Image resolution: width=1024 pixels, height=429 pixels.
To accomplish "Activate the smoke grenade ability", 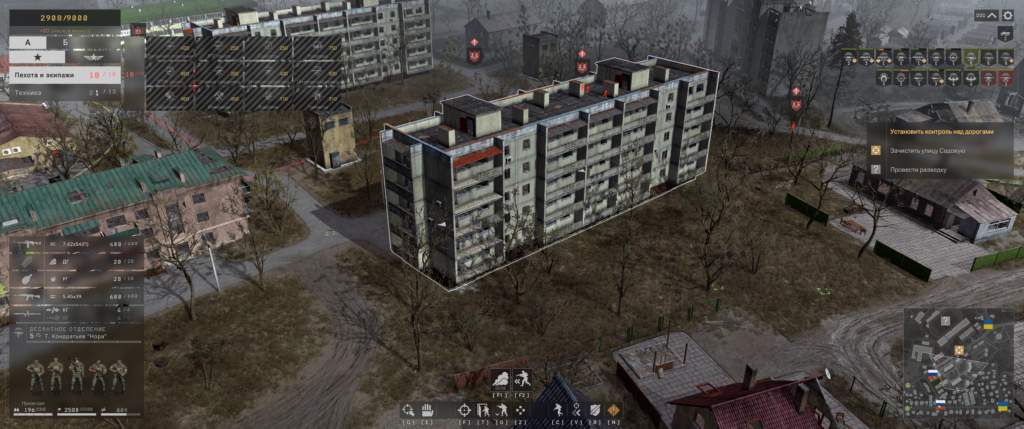I will point(500,380).
